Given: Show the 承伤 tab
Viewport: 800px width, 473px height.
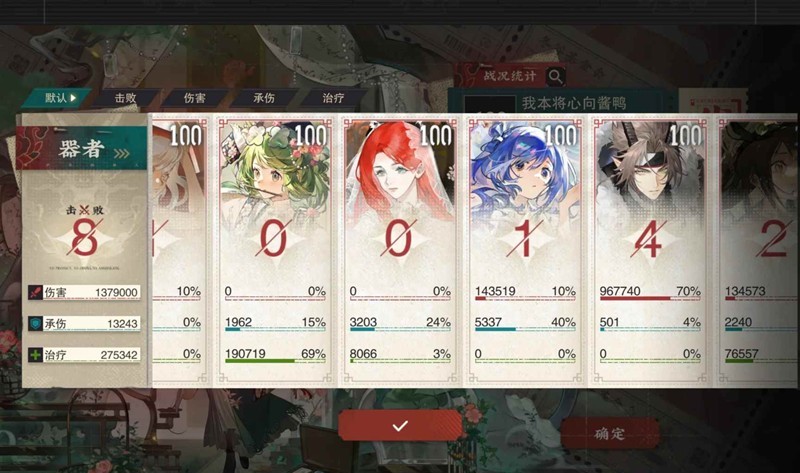Looking at the screenshot, I should coord(264,98).
